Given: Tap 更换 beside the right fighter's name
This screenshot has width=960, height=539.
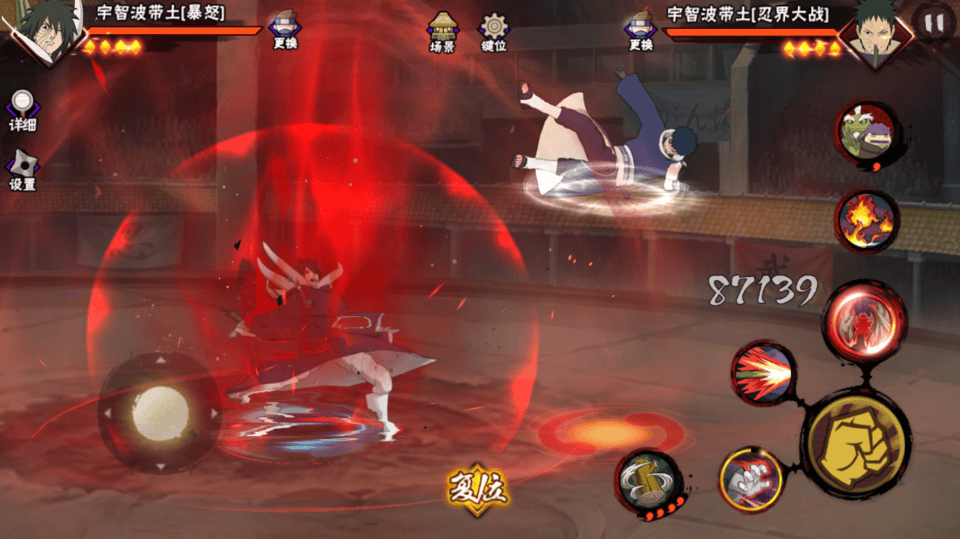Looking at the screenshot, I should [x=641, y=32].
